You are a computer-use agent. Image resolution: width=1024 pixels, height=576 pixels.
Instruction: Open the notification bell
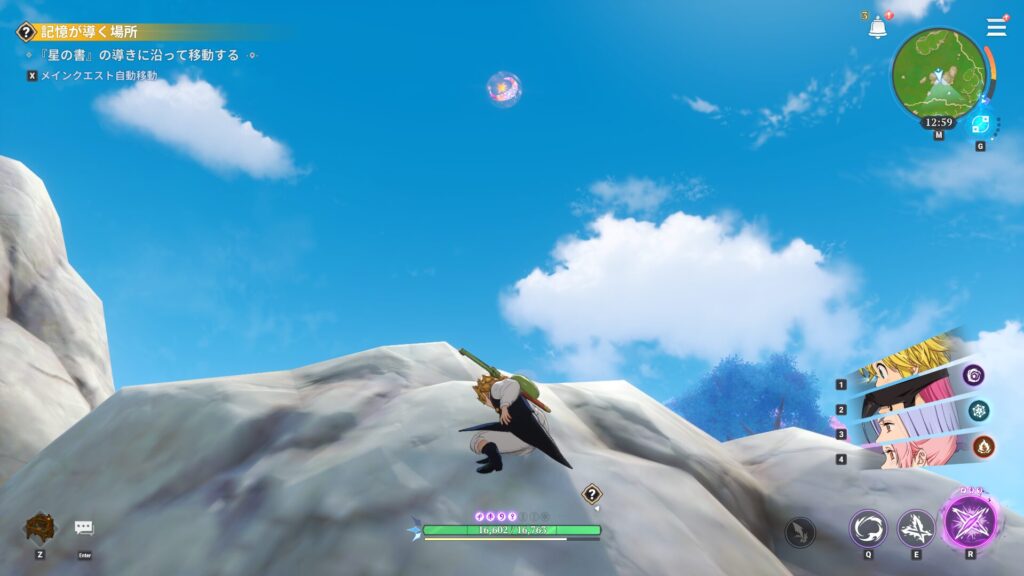click(x=877, y=28)
